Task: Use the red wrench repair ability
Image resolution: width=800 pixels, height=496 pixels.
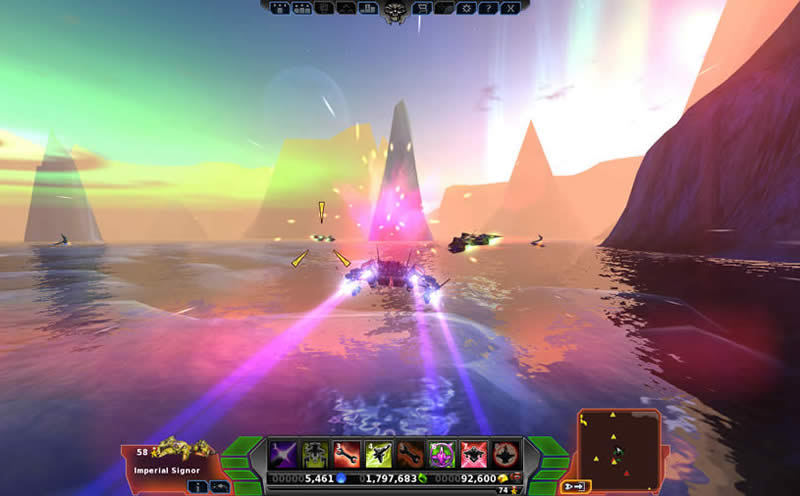Action: coord(347,454)
